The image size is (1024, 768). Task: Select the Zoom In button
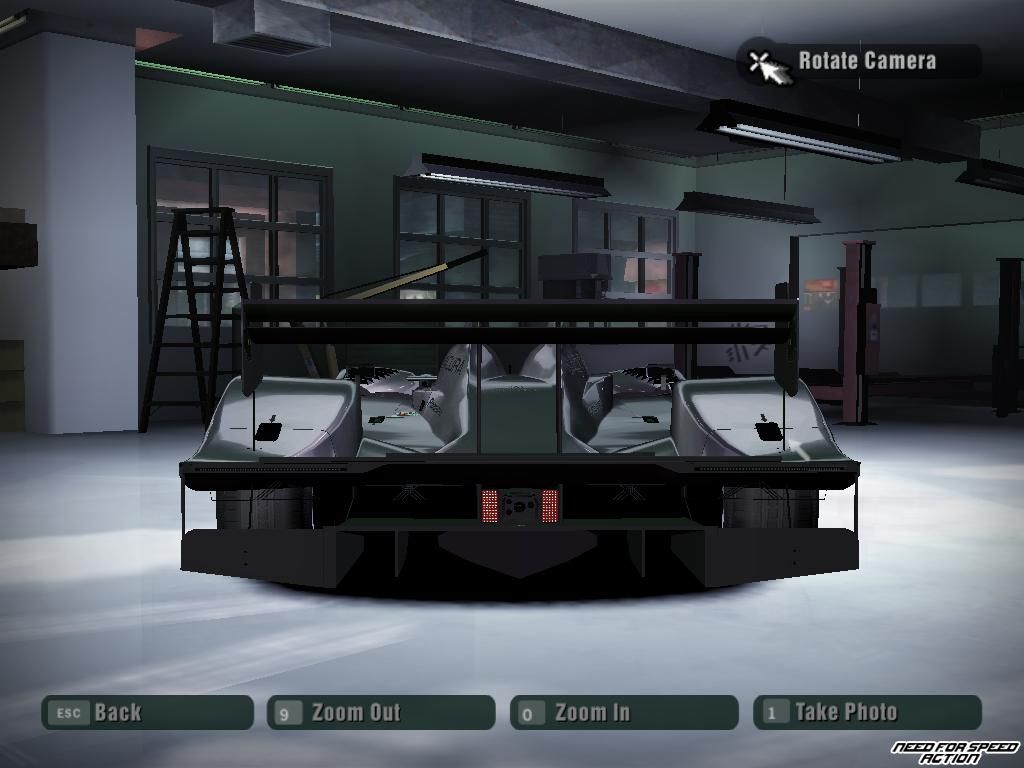pyautogui.click(x=624, y=713)
